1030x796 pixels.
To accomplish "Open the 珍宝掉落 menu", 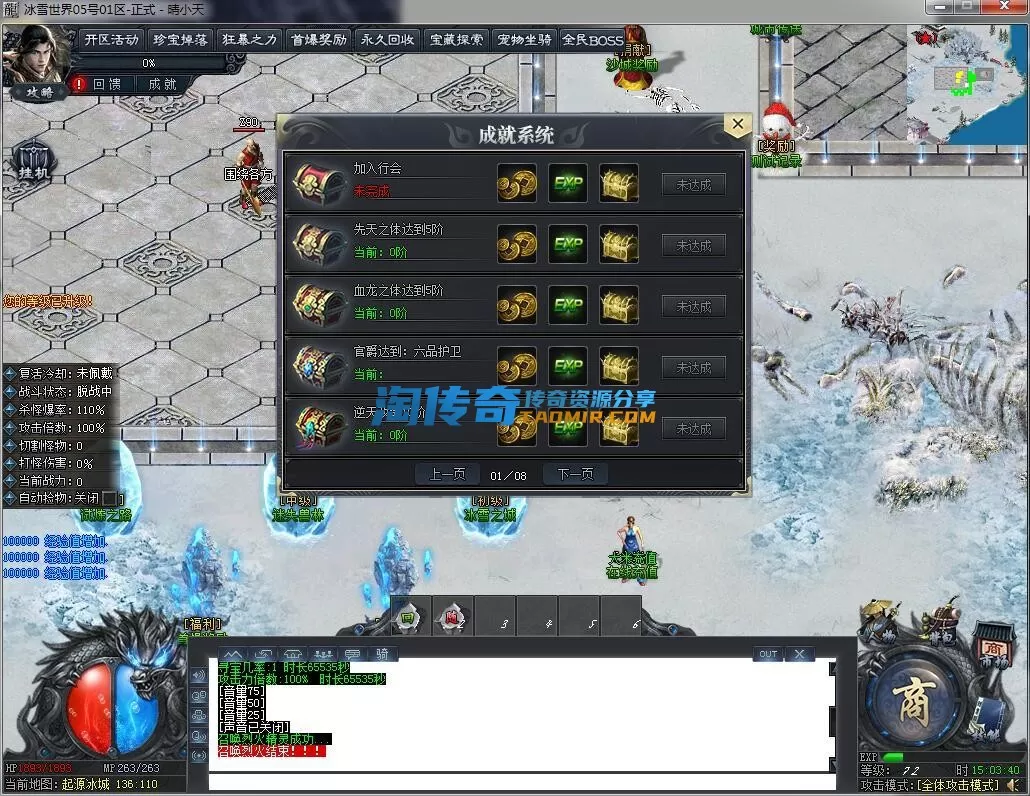I will (x=180, y=40).
